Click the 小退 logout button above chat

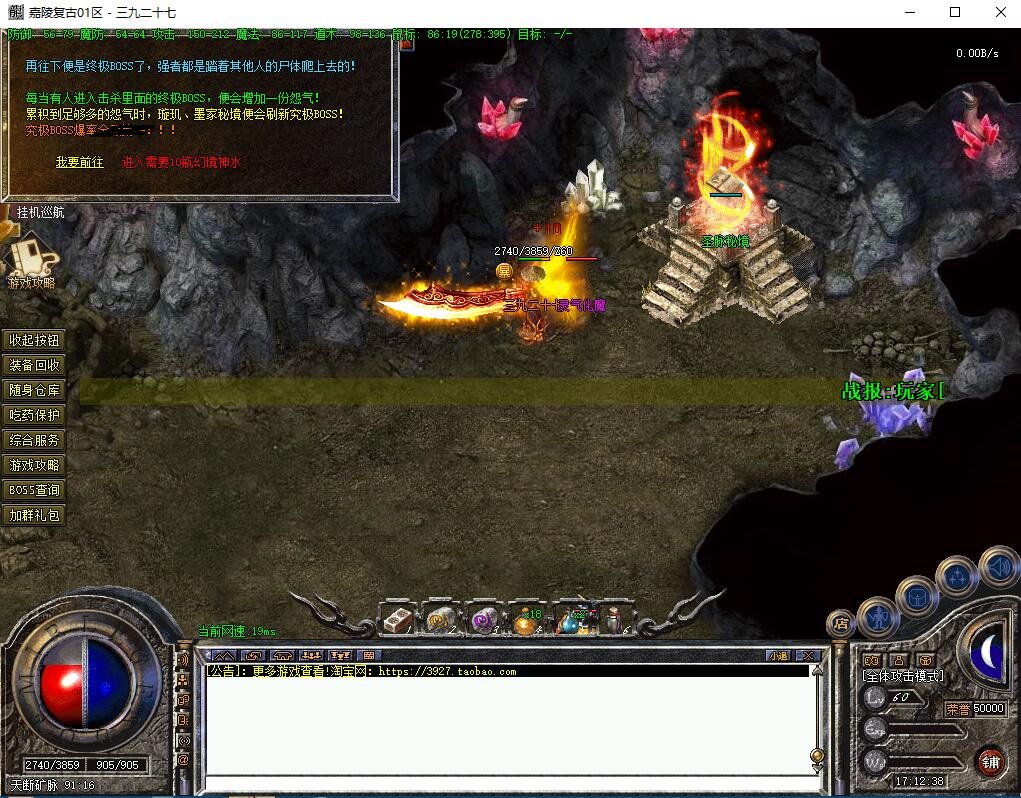pos(778,656)
